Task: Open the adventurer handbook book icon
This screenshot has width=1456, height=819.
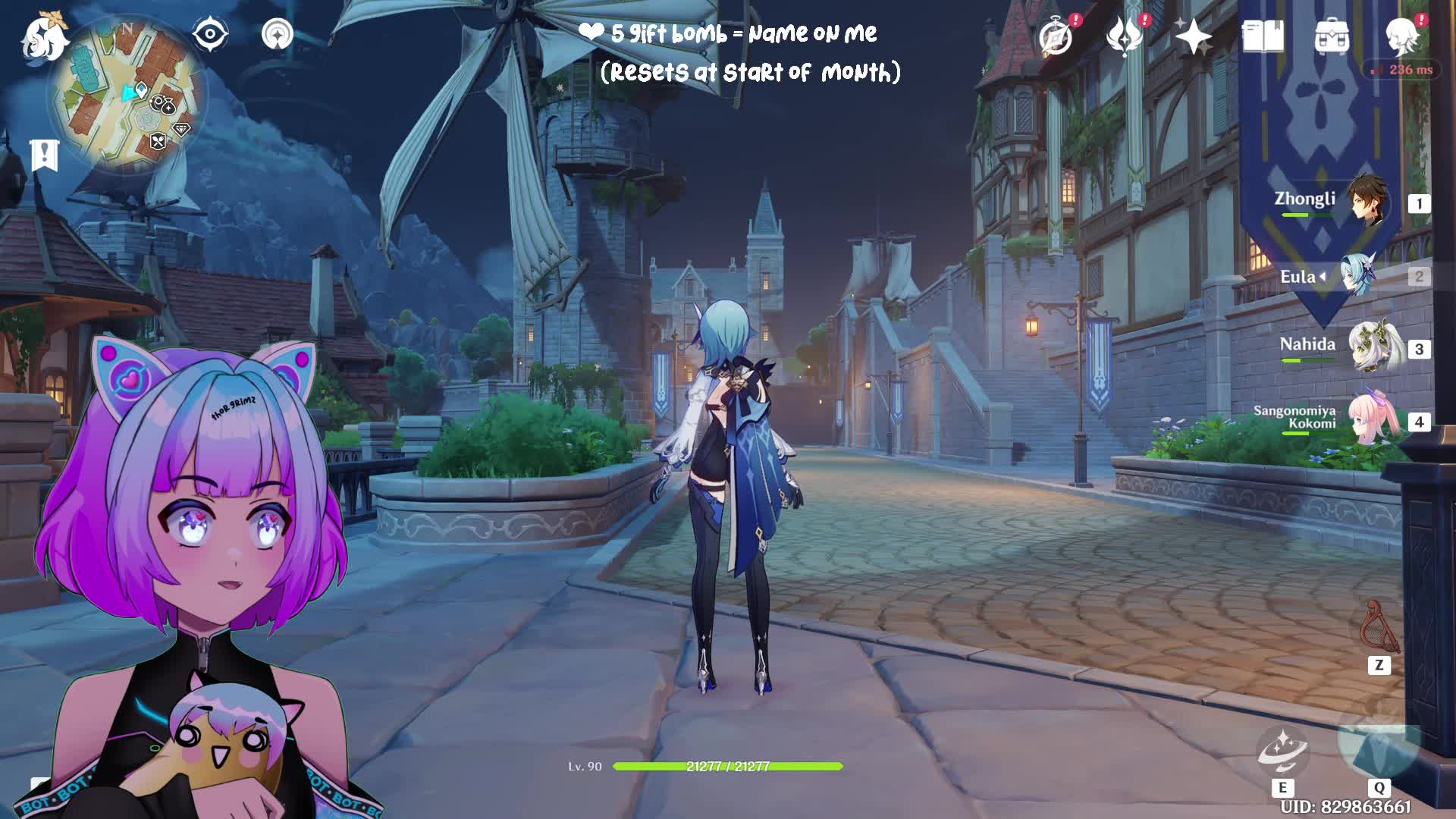Action: 1263,36
